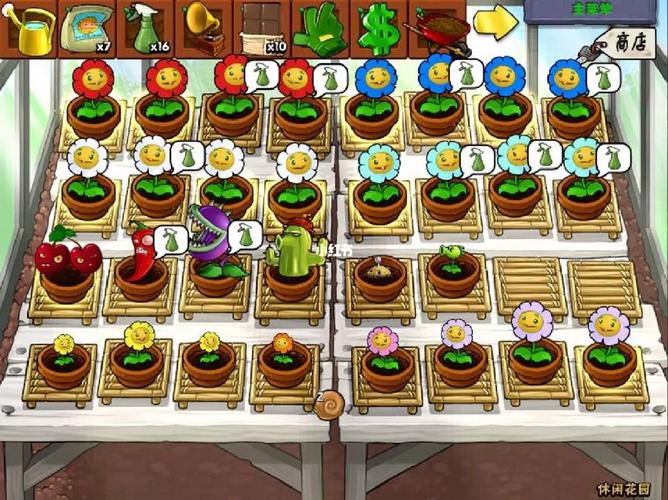Pick up the fertilizer bag
Image resolution: width=668 pixels, height=500 pixels.
coord(88,28)
